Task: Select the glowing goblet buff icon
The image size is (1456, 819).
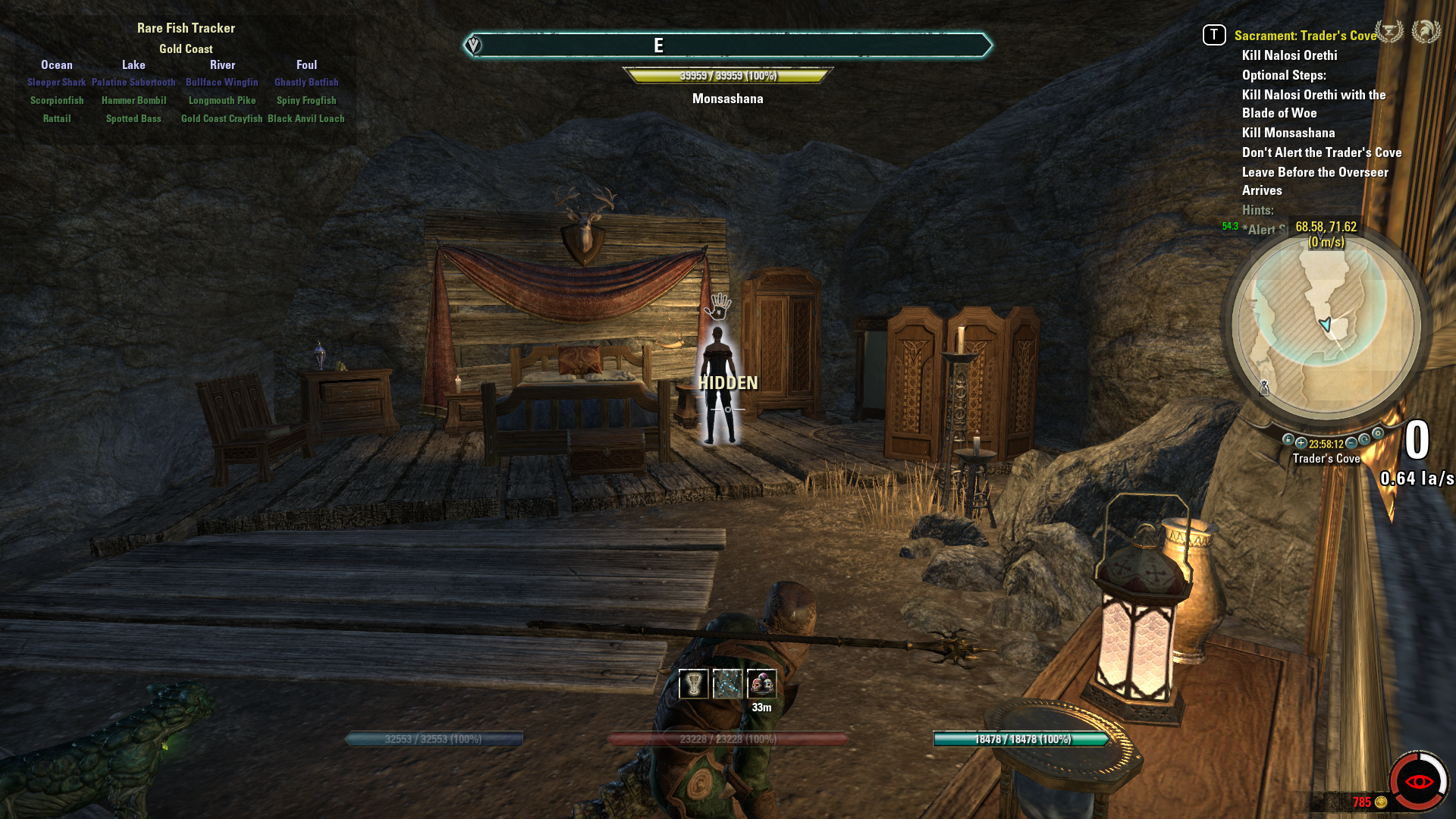Action: coord(693,684)
